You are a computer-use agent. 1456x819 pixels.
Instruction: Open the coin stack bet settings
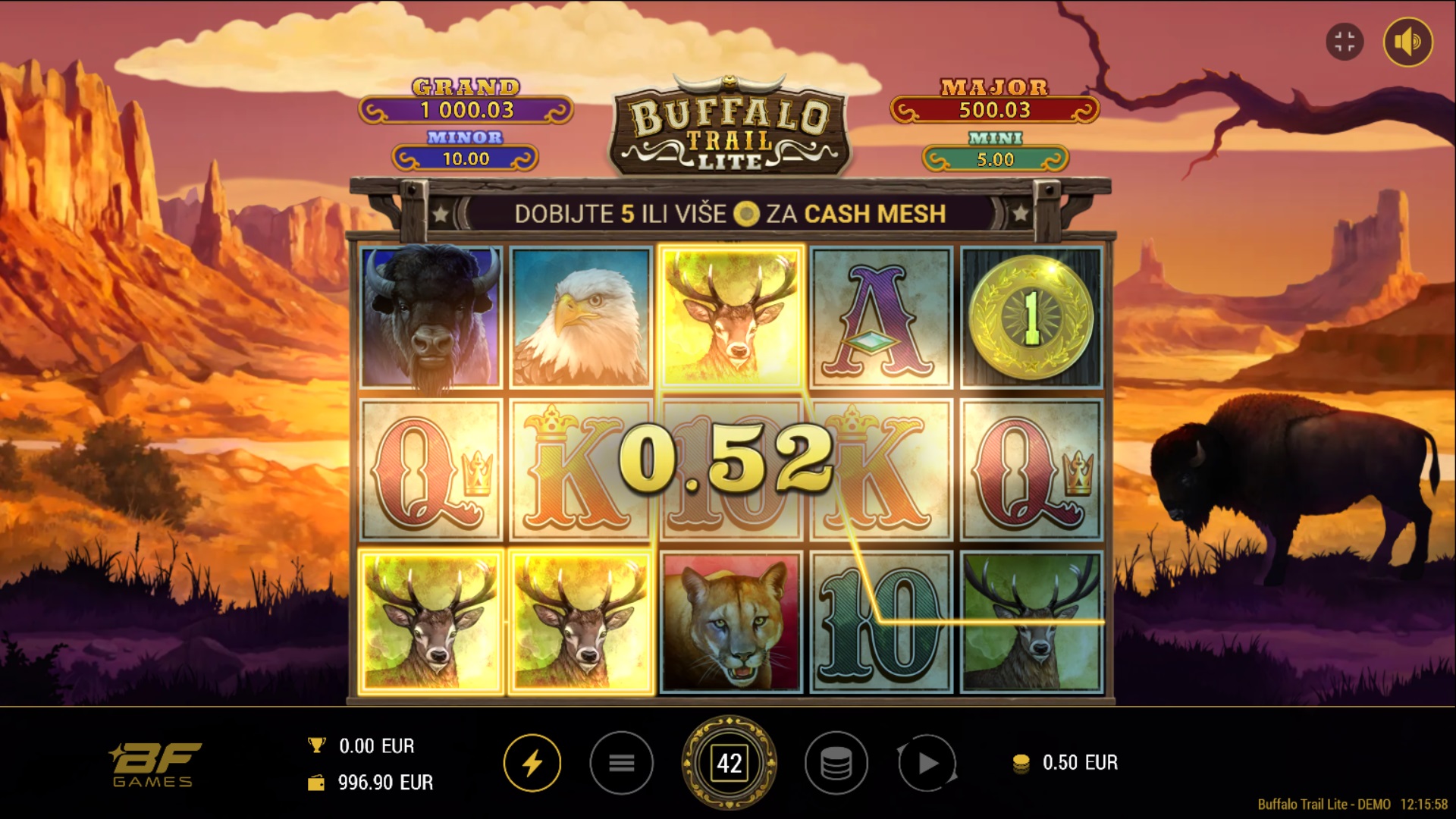pos(836,763)
